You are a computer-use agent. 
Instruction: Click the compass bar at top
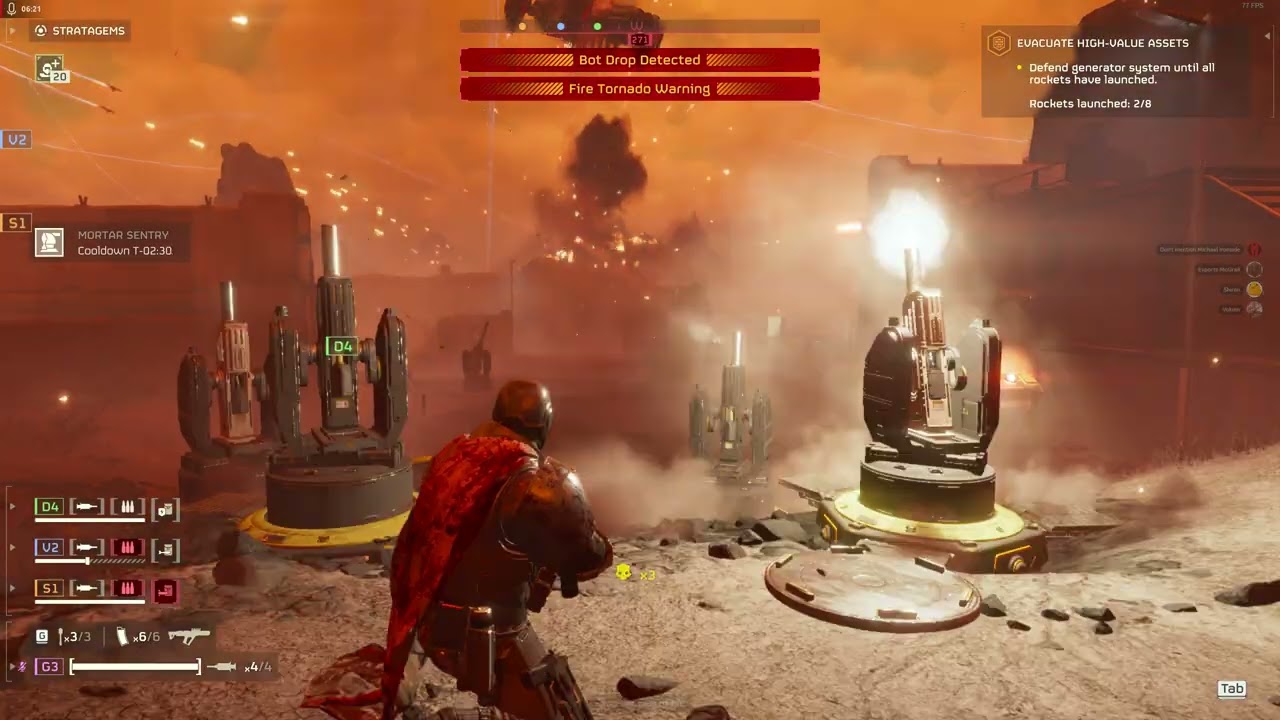[640, 26]
